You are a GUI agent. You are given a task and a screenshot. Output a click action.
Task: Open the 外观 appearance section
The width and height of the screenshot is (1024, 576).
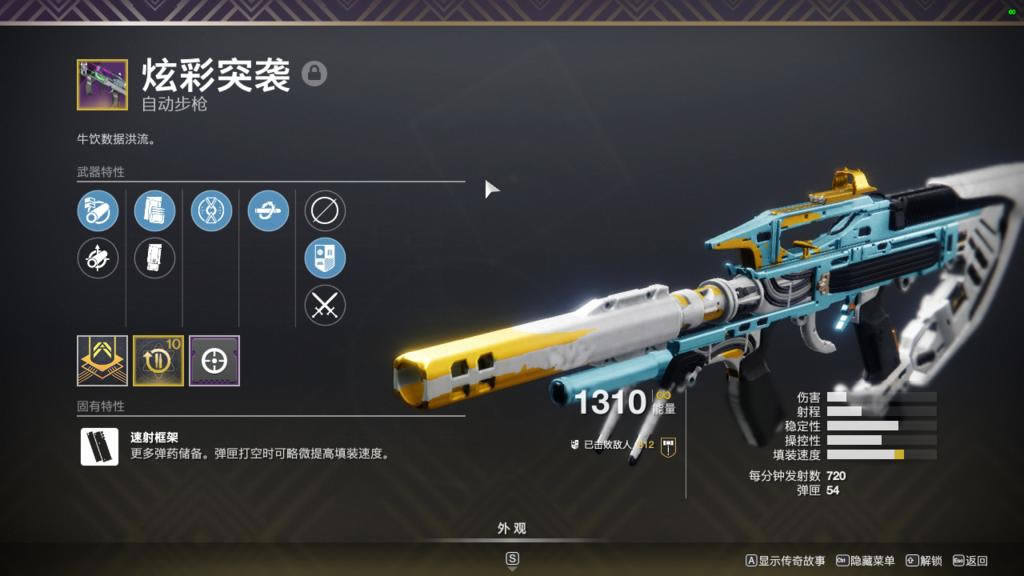tap(512, 529)
